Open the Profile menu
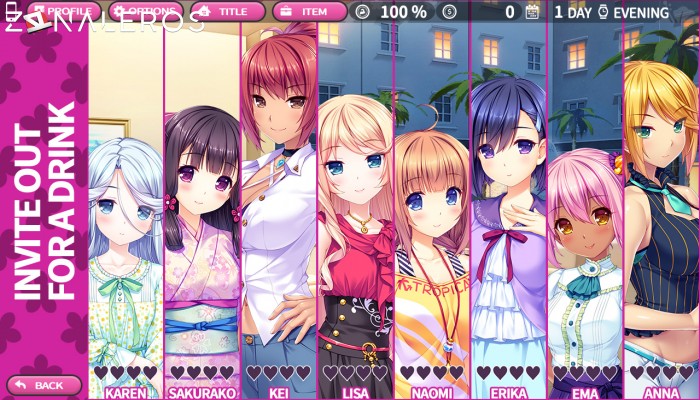 point(62,12)
